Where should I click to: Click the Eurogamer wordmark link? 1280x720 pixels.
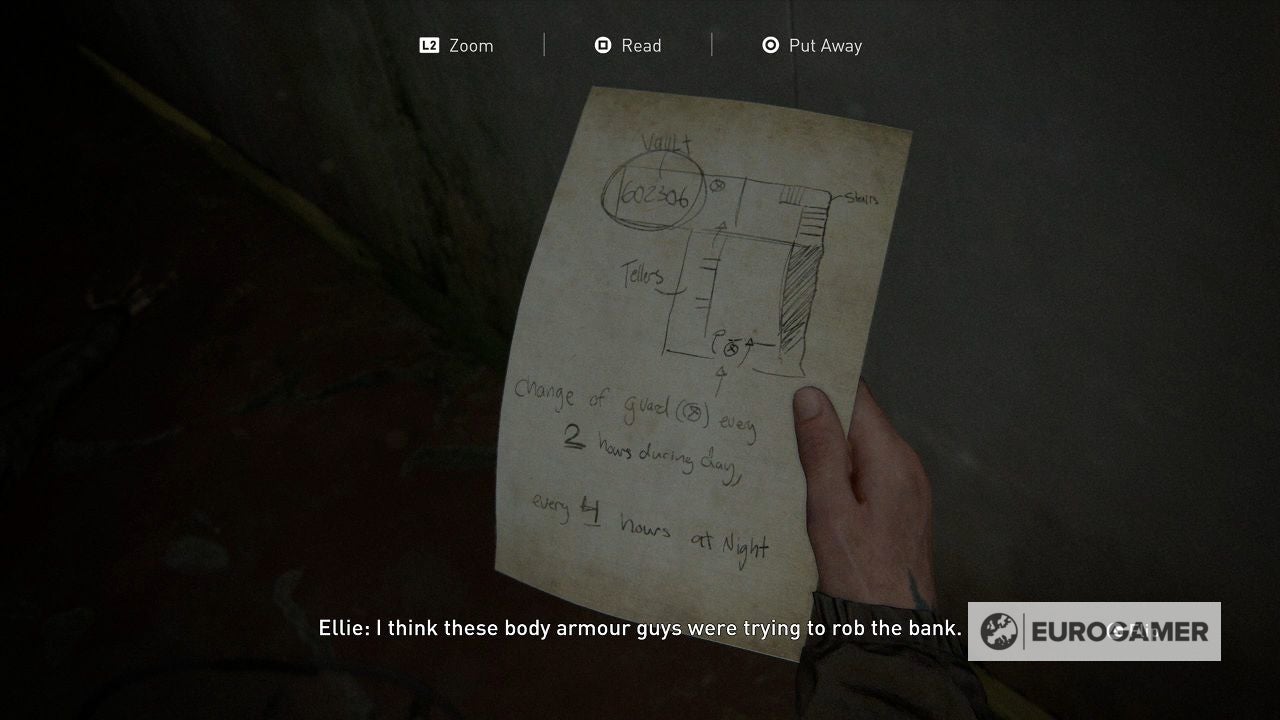pos(1122,631)
